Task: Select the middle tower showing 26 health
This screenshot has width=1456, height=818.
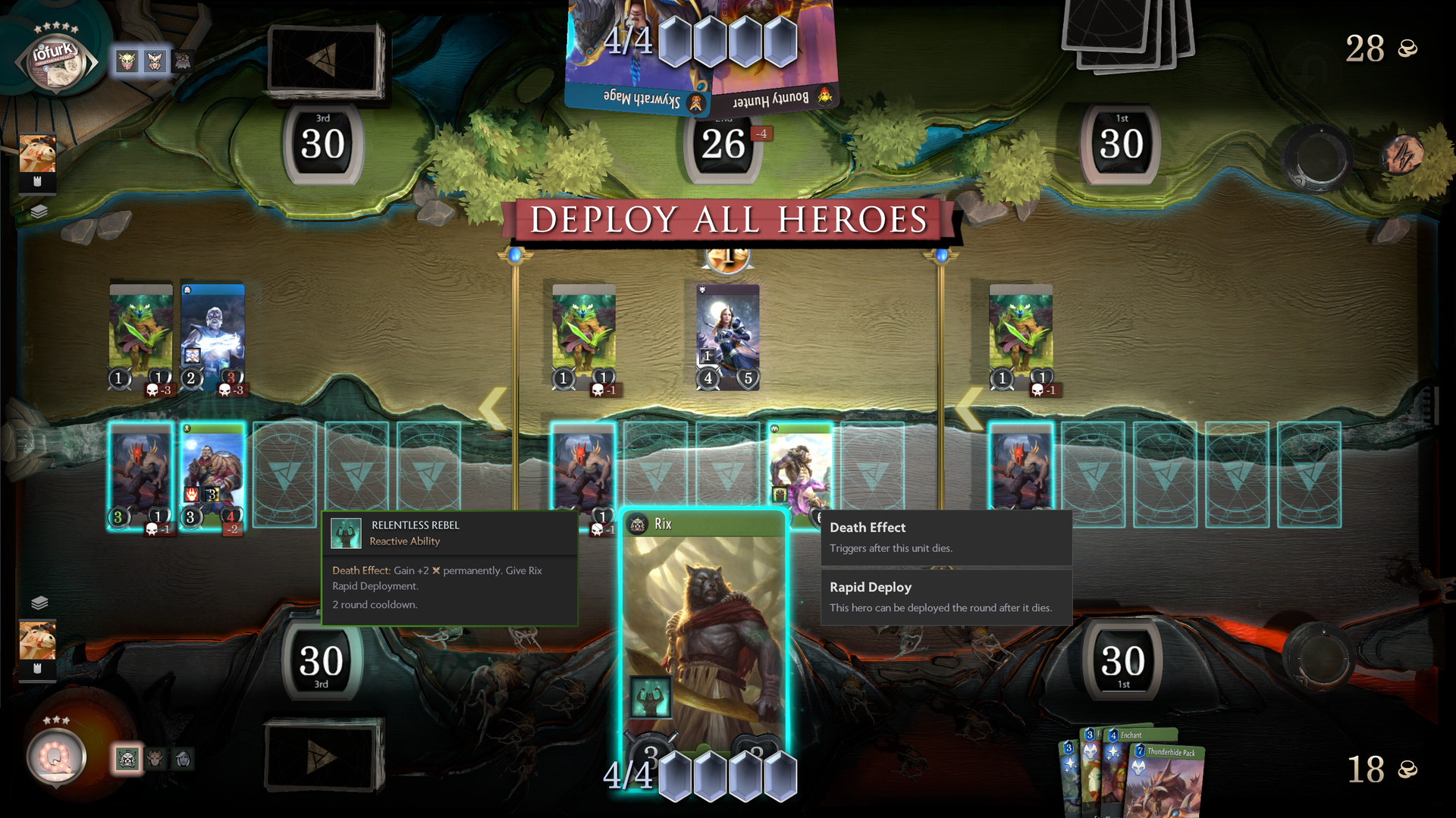Action: coord(723,144)
